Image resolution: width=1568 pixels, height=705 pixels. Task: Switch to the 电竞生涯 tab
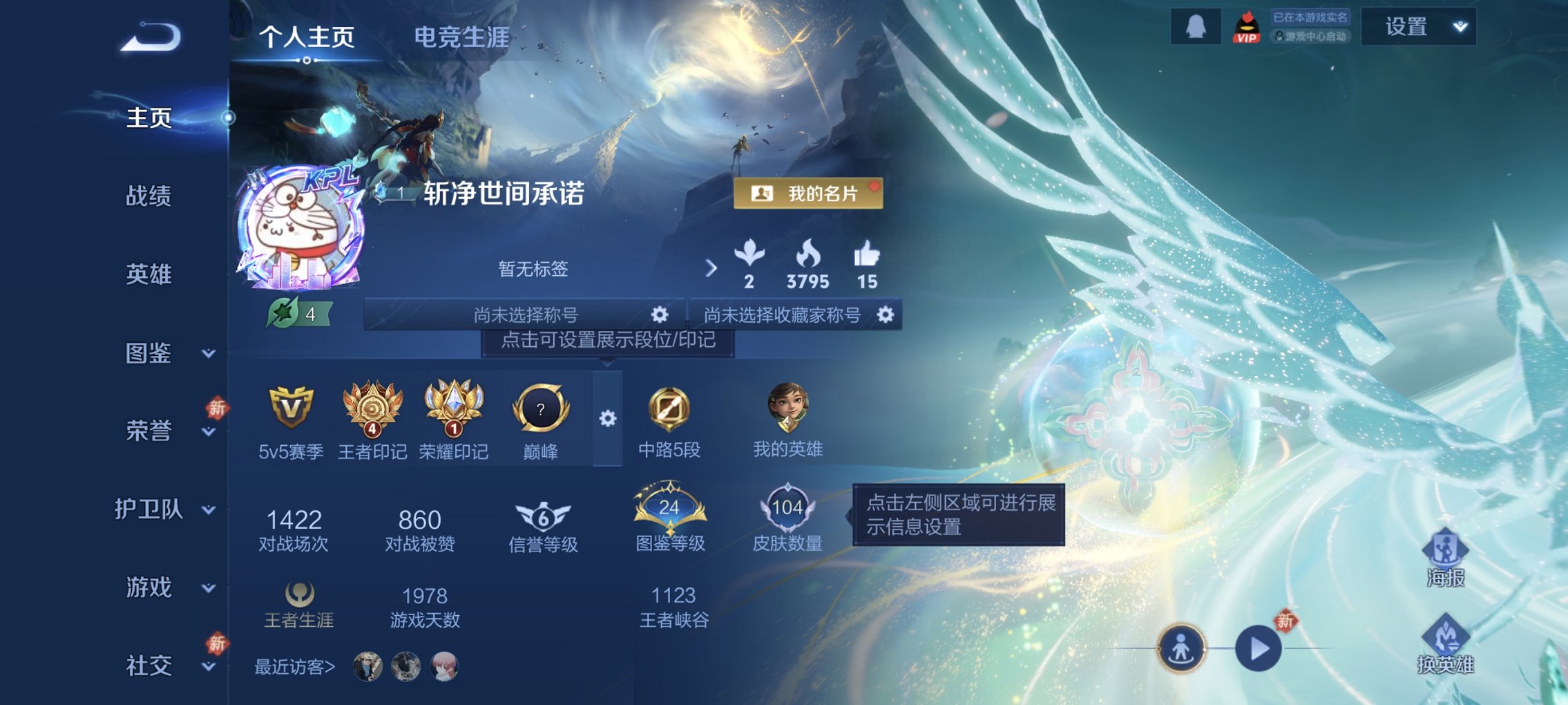point(461,39)
